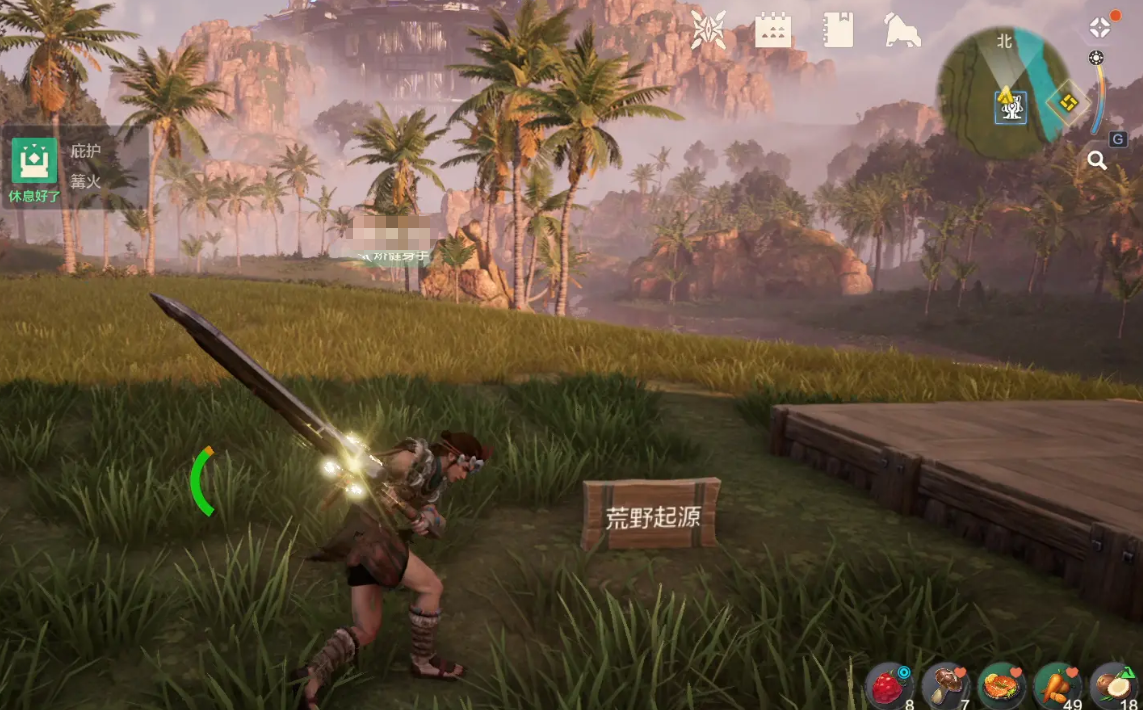1143x710 pixels.
Task: Click the four-diamond icon with red dot
Action: tap(1099, 27)
